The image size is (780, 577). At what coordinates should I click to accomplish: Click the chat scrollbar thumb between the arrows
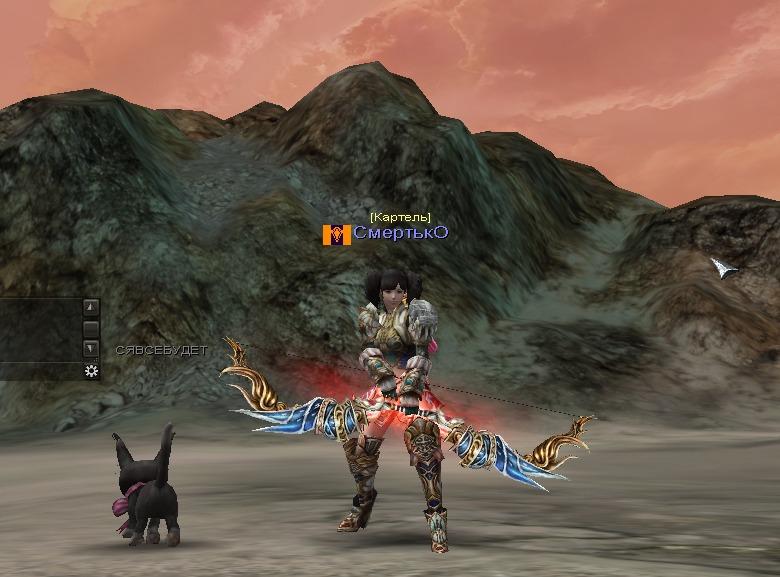(91, 328)
